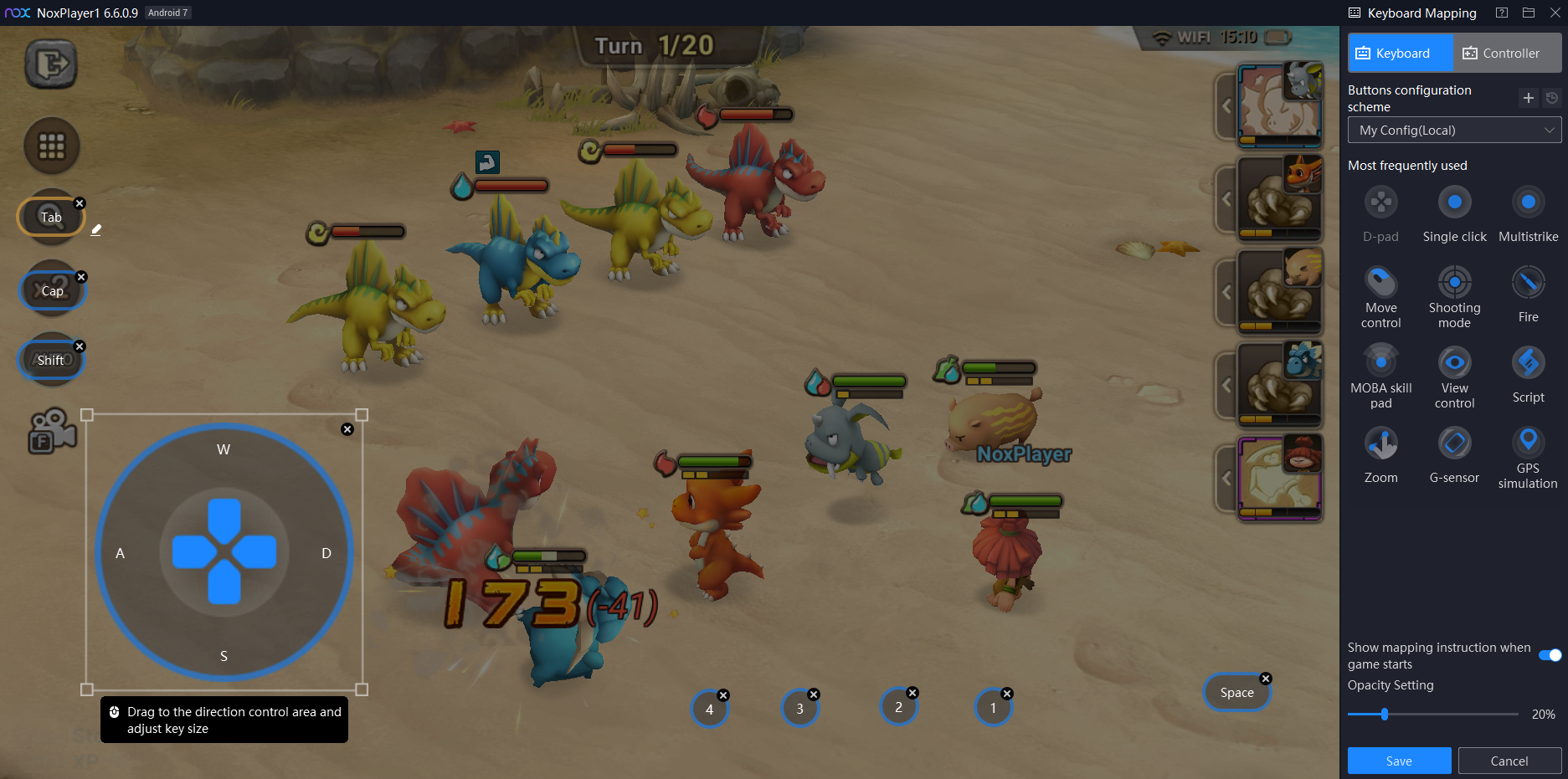Remove the Space key mapping

point(1266,679)
